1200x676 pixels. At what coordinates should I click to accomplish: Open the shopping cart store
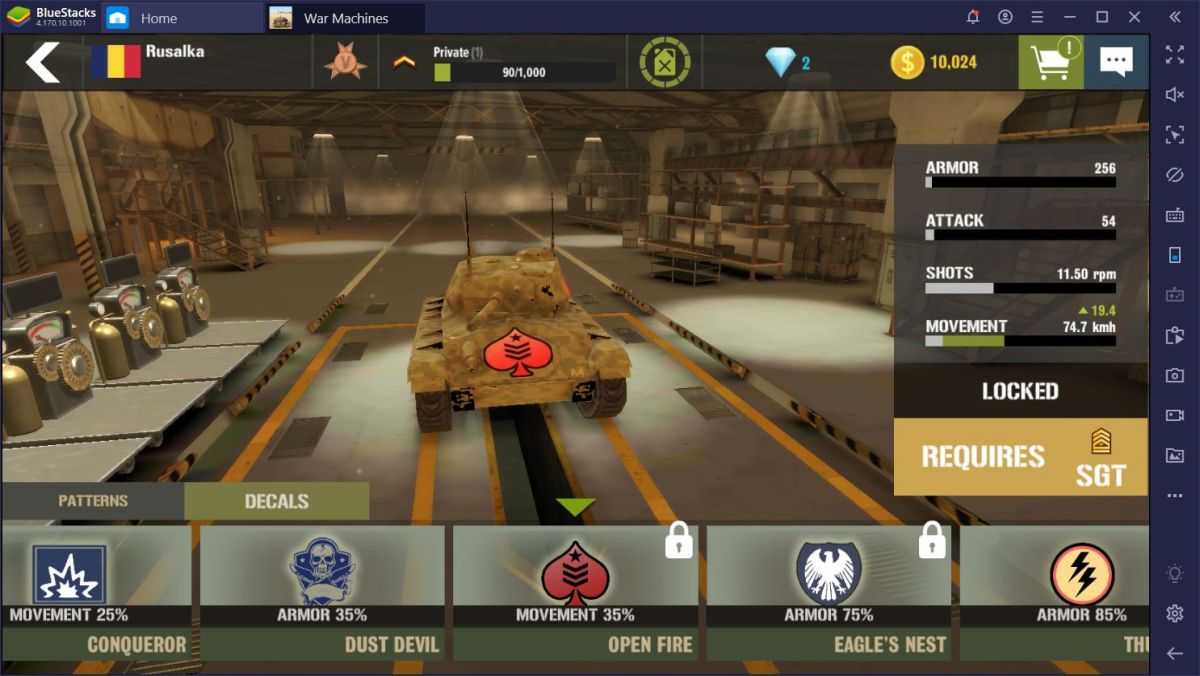pyautogui.click(x=1050, y=62)
